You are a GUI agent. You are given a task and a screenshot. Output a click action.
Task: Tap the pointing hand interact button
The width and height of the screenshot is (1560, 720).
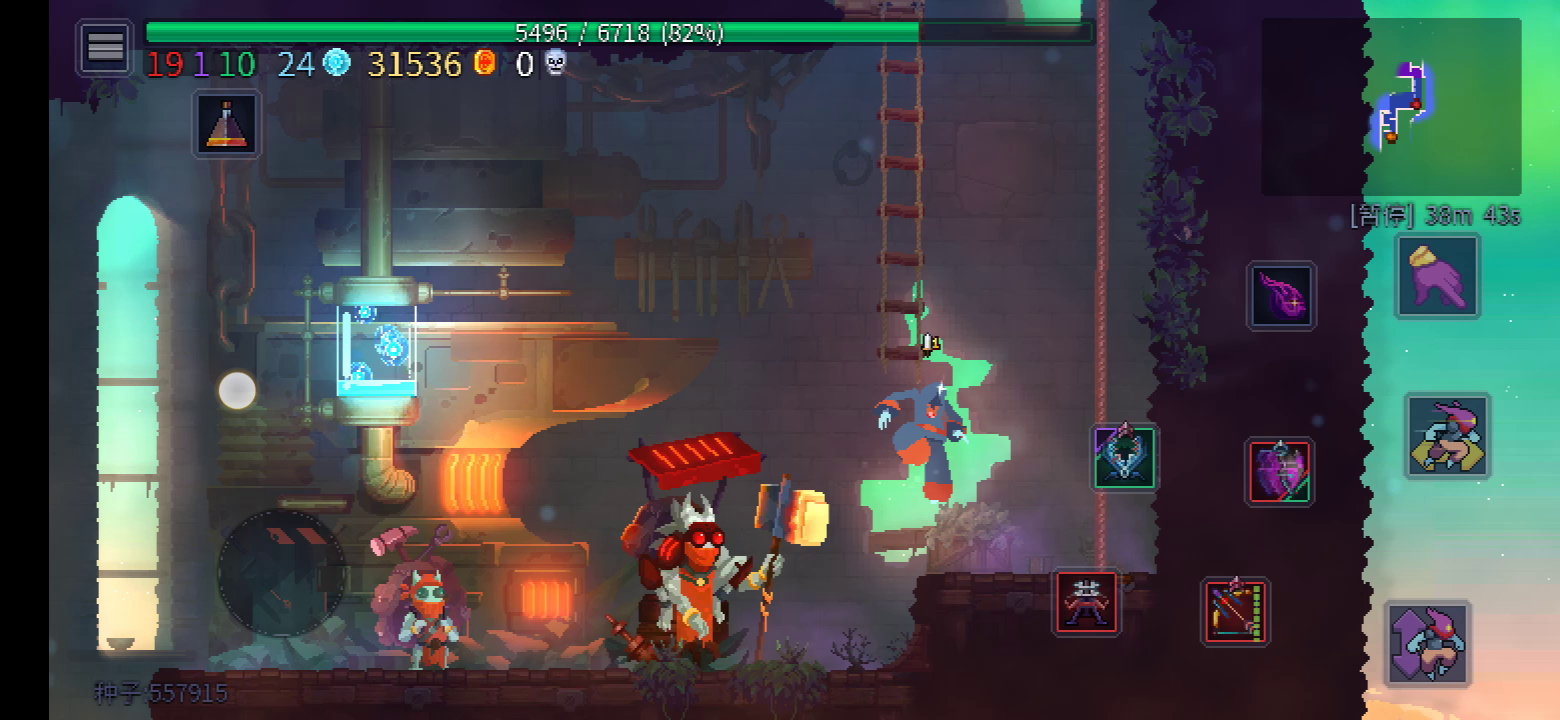(1437, 277)
